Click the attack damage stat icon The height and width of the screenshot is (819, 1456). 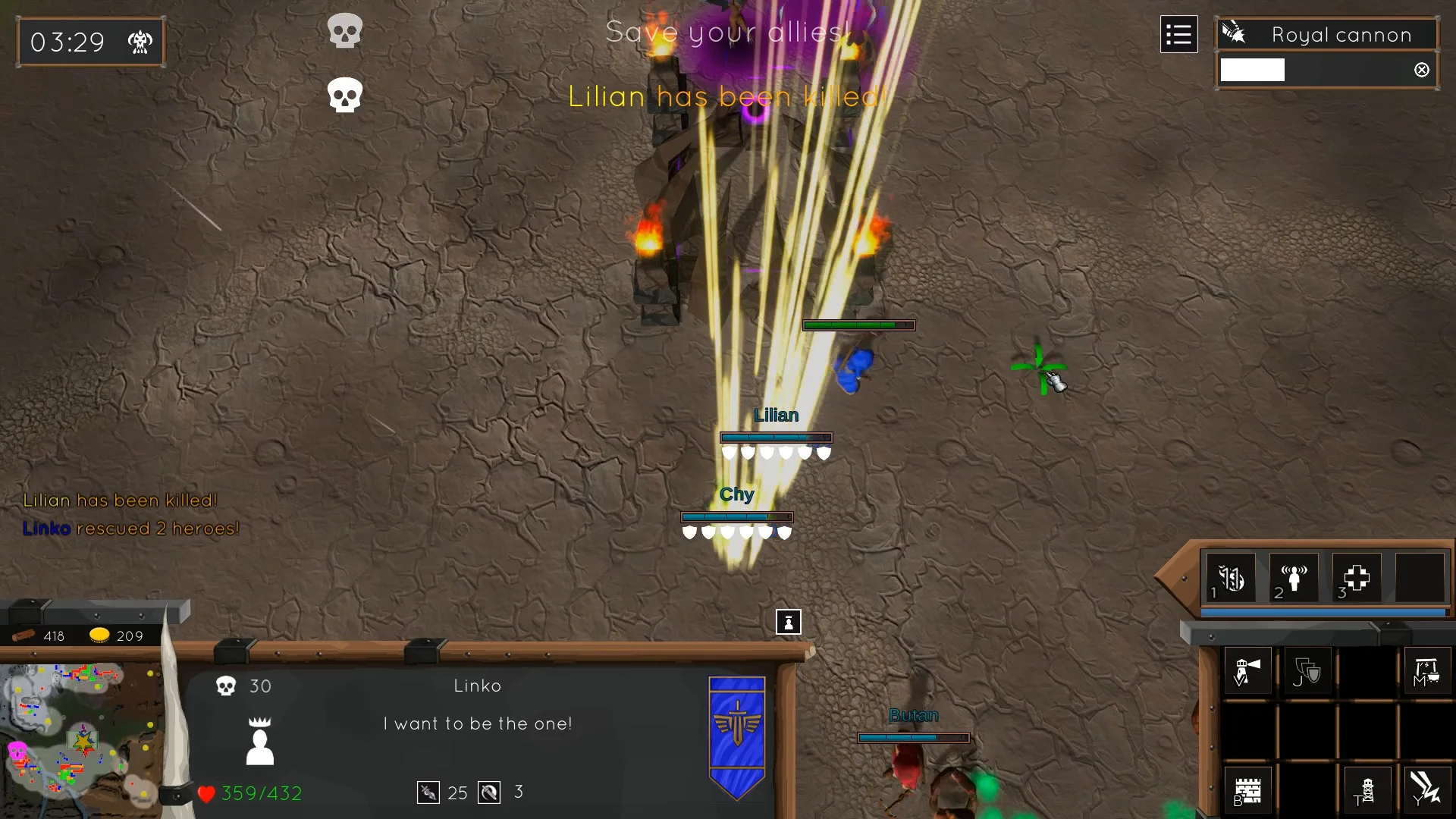pyautogui.click(x=428, y=792)
